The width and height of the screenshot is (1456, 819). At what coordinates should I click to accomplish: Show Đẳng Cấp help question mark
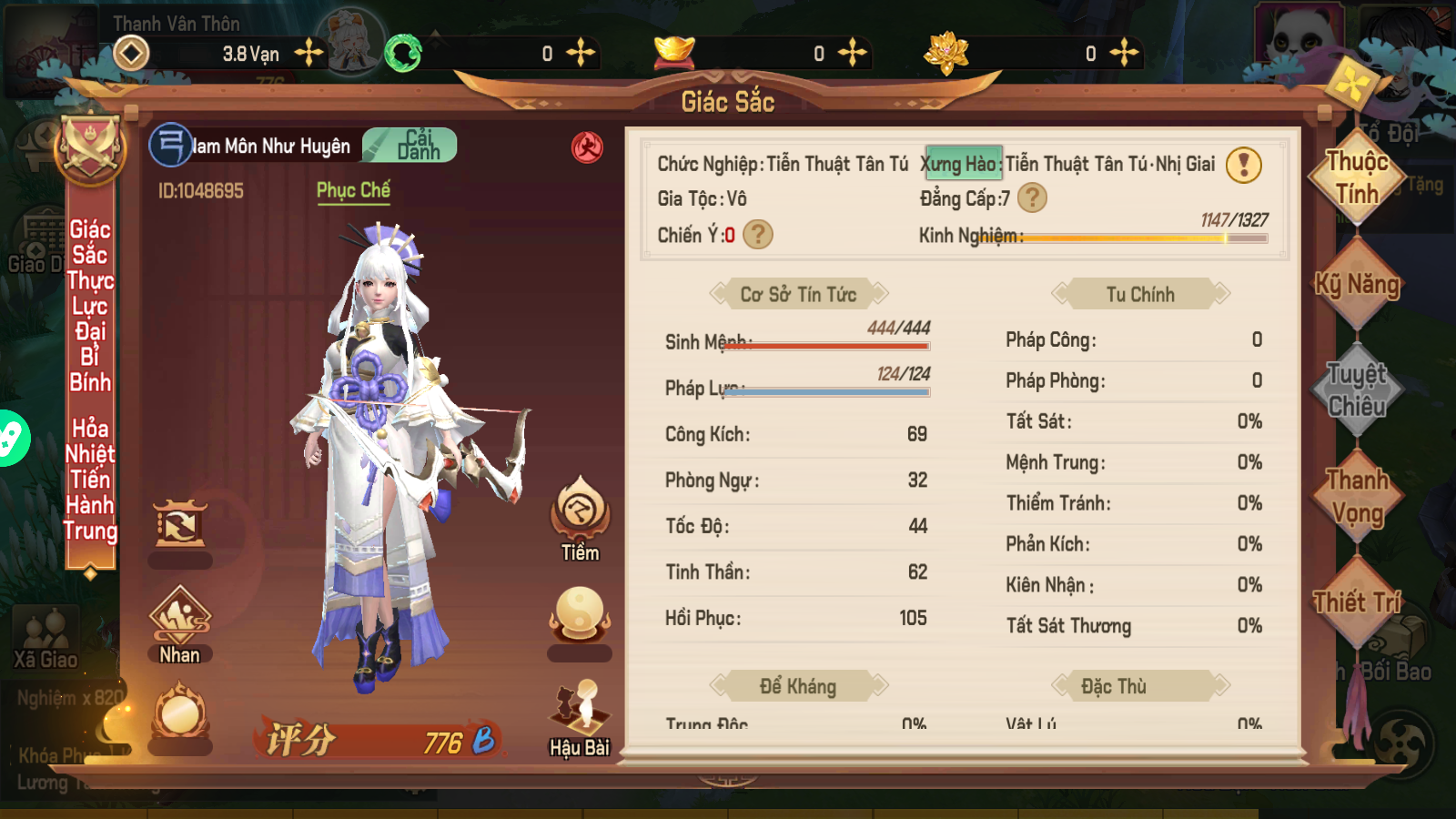coord(1032,197)
